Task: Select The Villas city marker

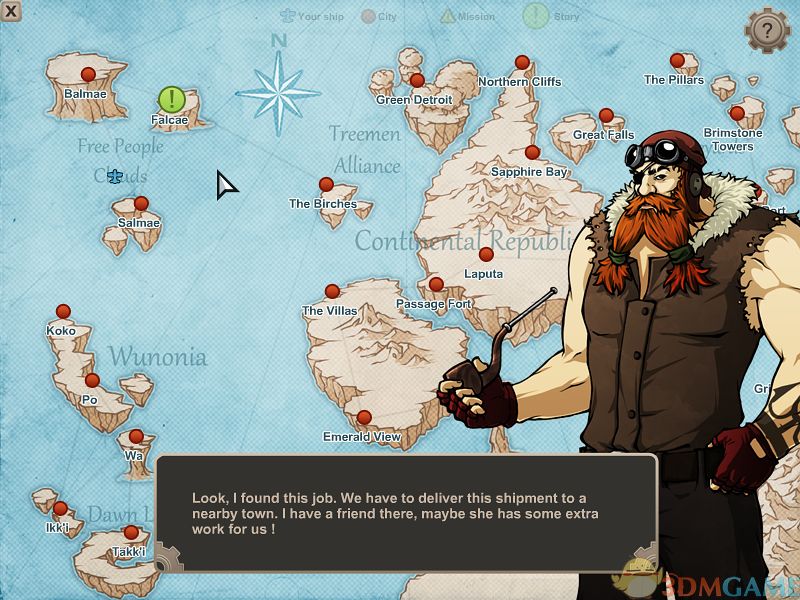Action: tap(332, 292)
